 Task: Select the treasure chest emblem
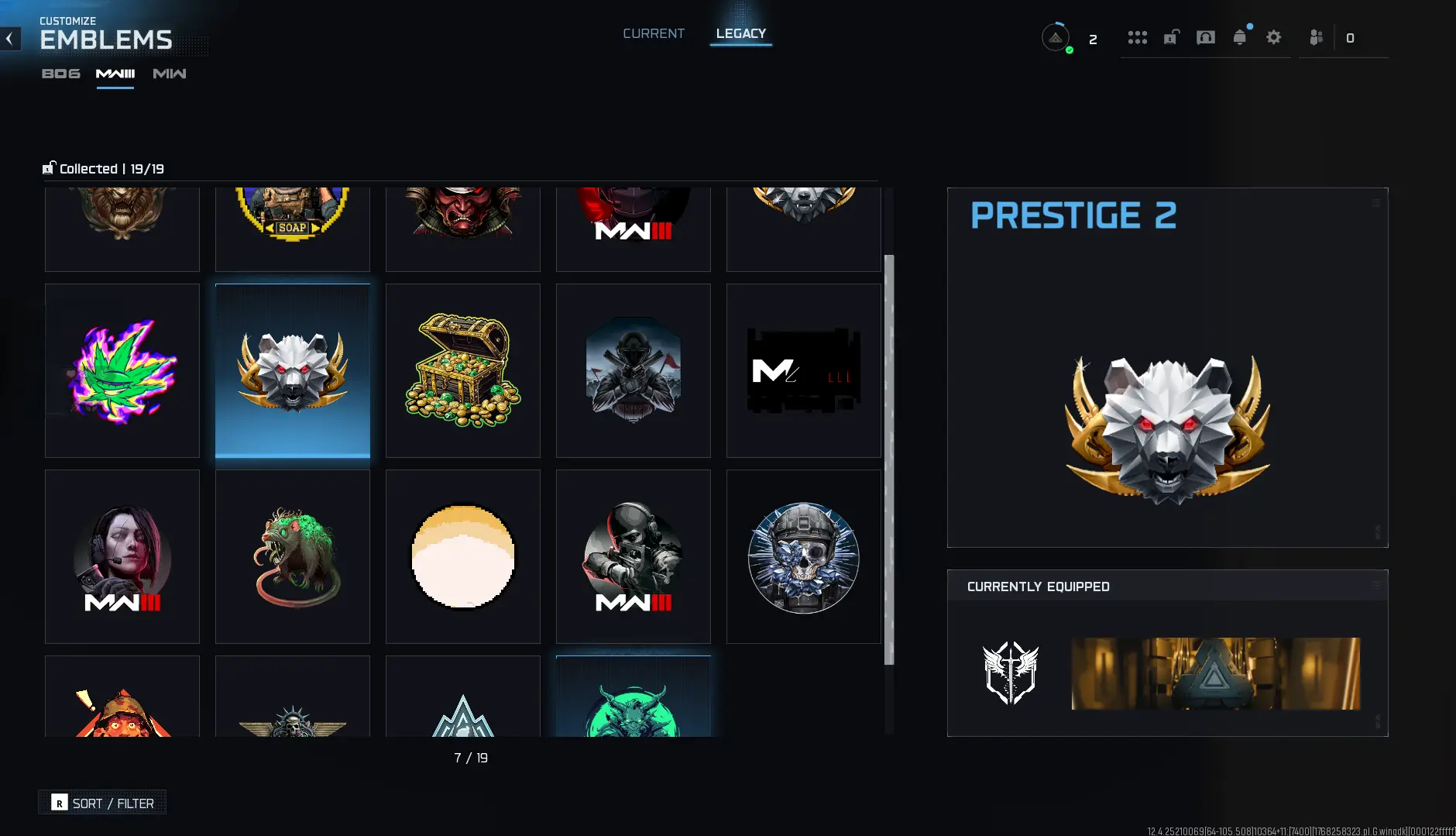coord(462,370)
